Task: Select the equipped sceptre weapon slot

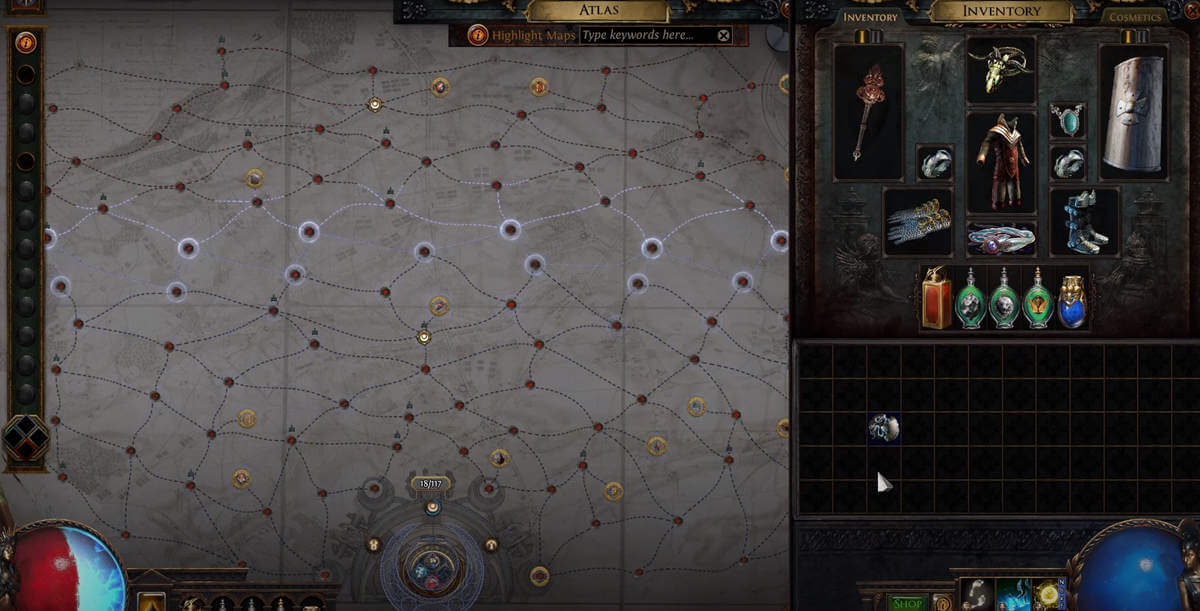Action: tap(868, 112)
